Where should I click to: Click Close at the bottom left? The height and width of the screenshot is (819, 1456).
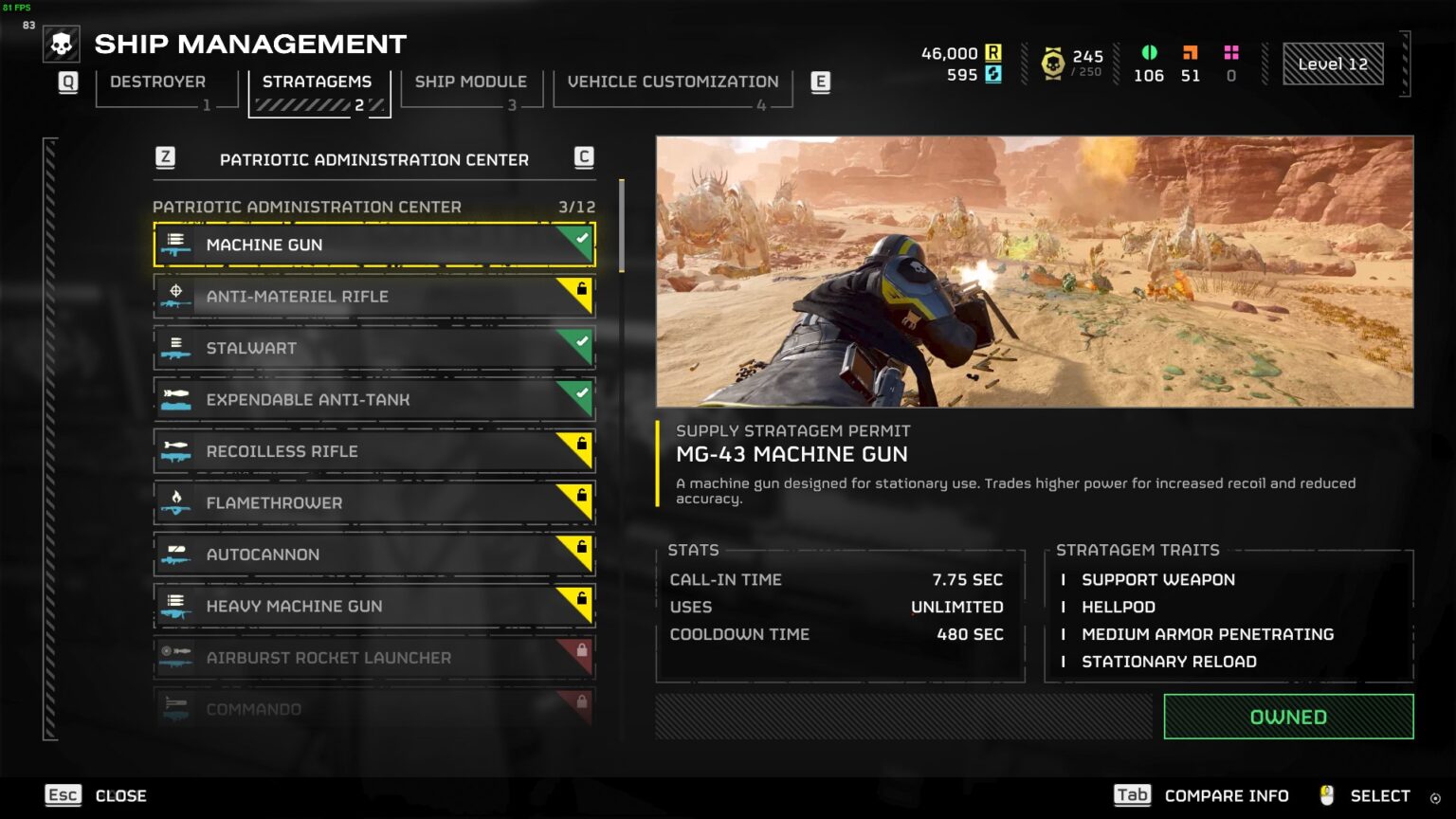[x=120, y=795]
